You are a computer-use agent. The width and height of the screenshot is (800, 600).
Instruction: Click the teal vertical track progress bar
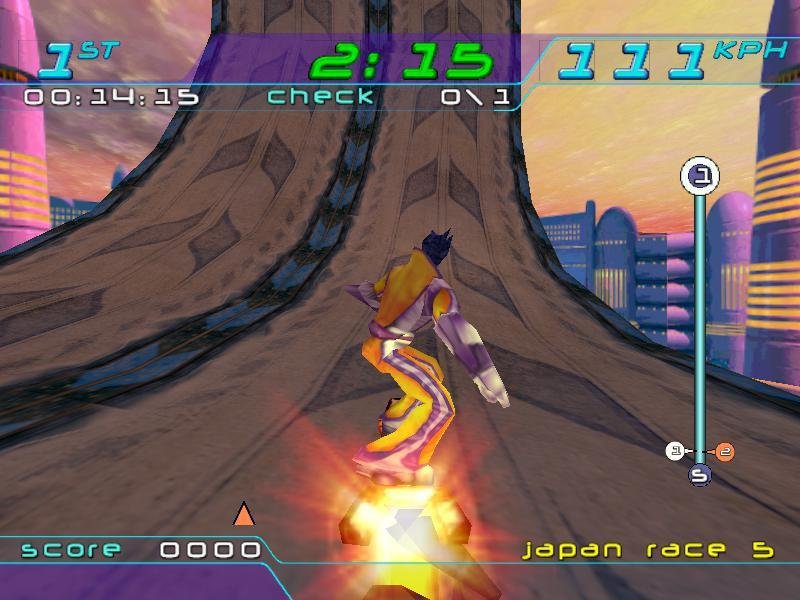pyautogui.click(x=700, y=320)
